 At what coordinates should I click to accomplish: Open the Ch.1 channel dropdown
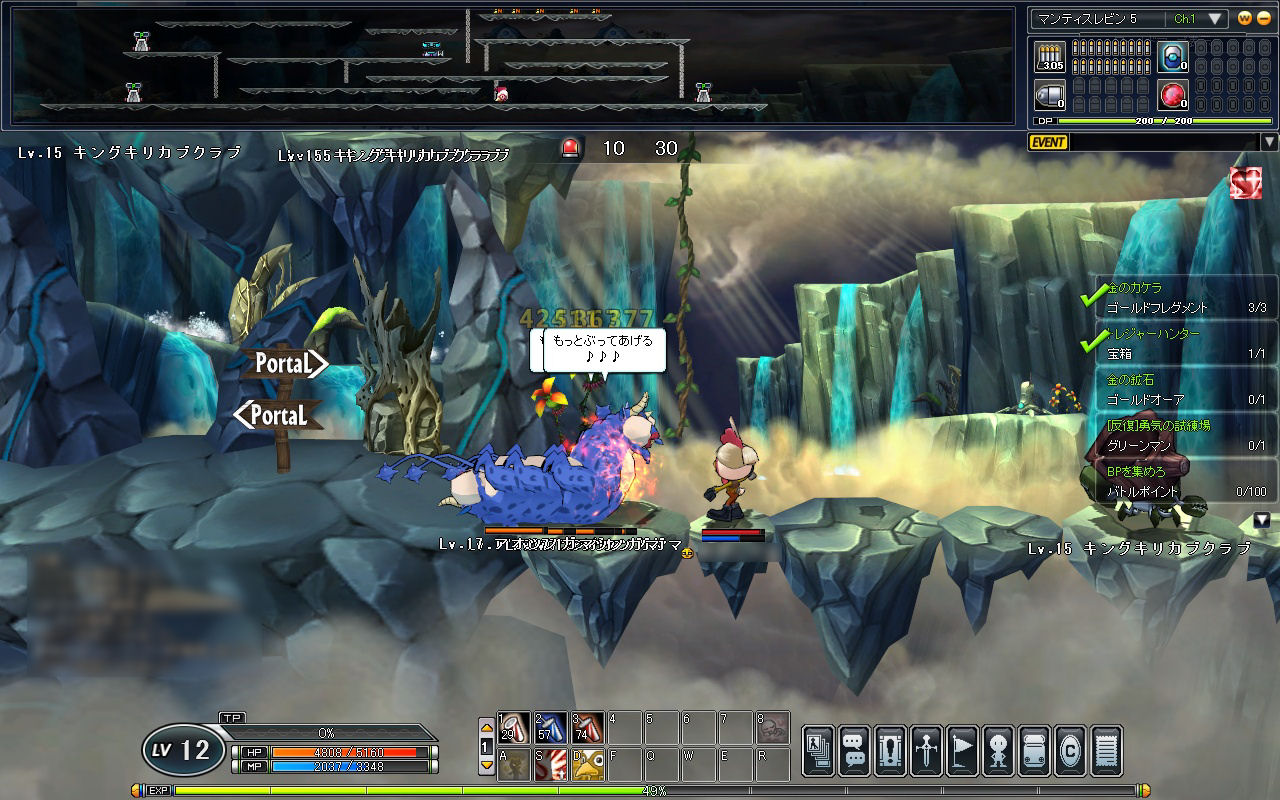pos(1216,19)
